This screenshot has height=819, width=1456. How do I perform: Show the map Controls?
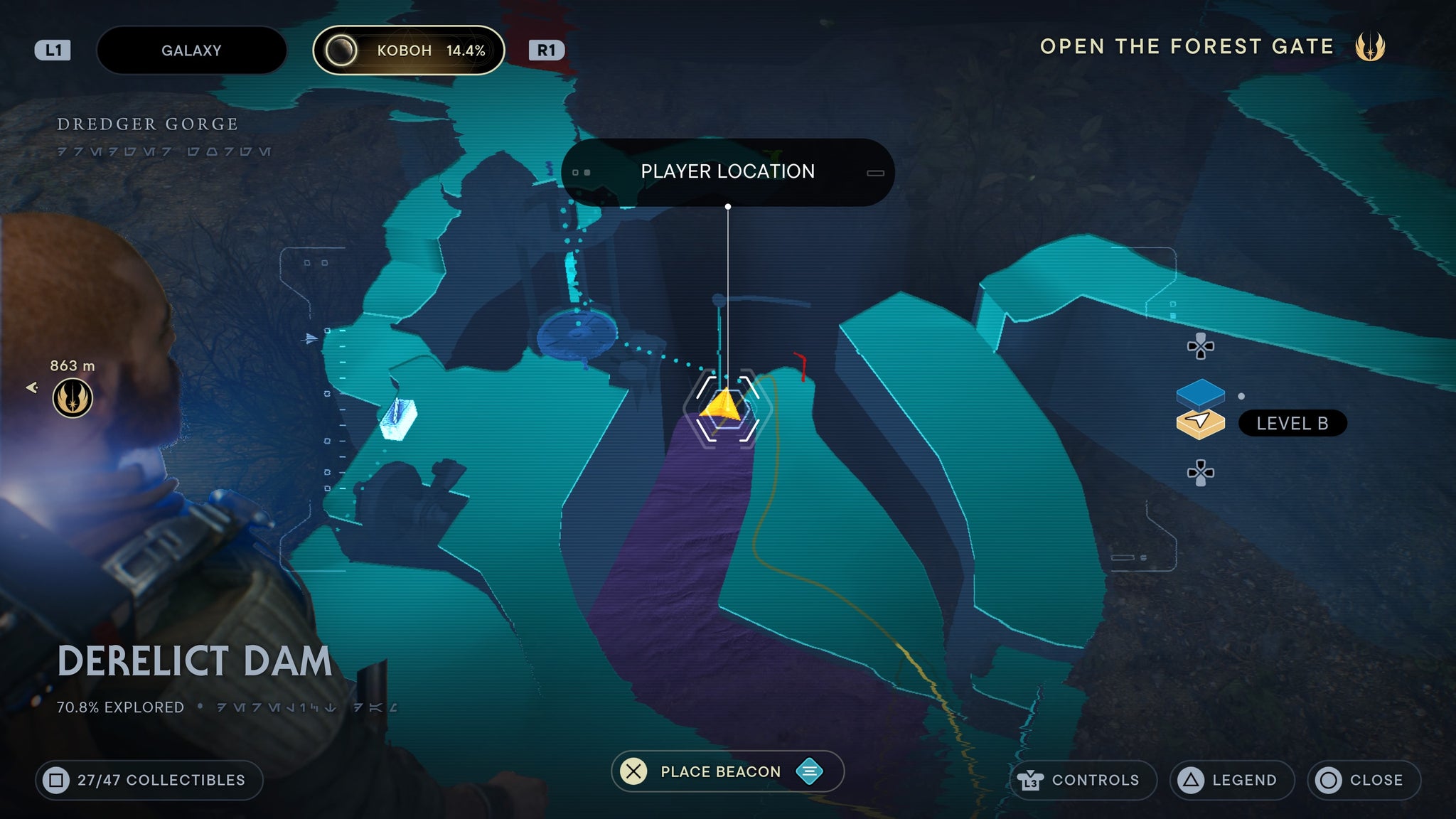[1083, 780]
